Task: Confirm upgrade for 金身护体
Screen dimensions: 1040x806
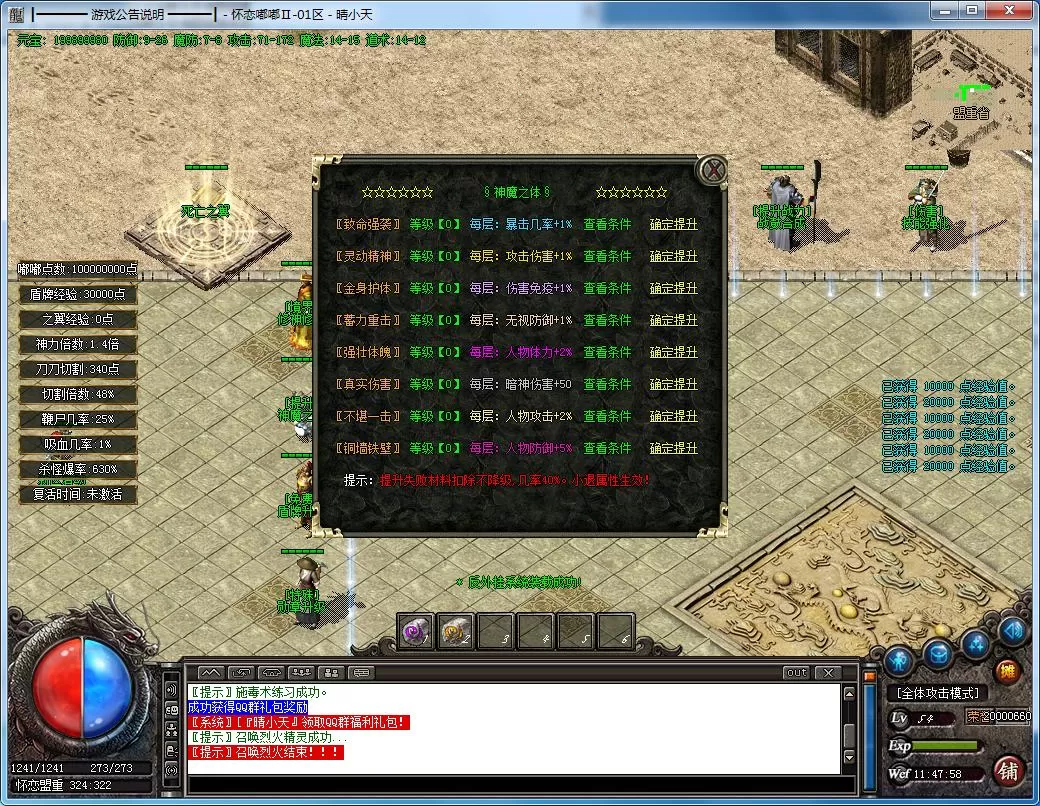Action: [673, 288]
